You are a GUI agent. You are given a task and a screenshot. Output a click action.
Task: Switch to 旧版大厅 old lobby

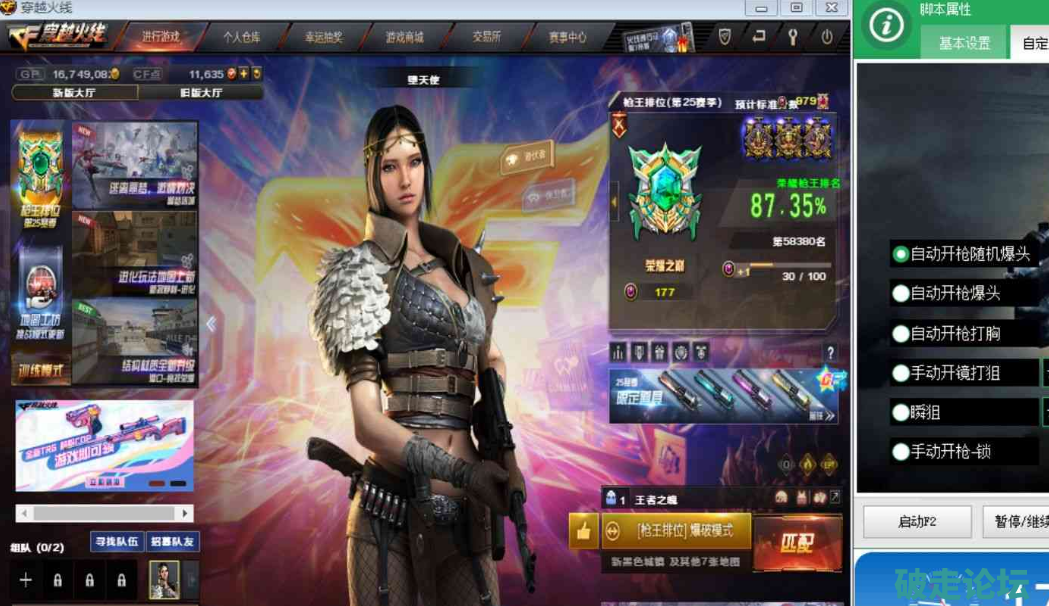coord(200,93)
